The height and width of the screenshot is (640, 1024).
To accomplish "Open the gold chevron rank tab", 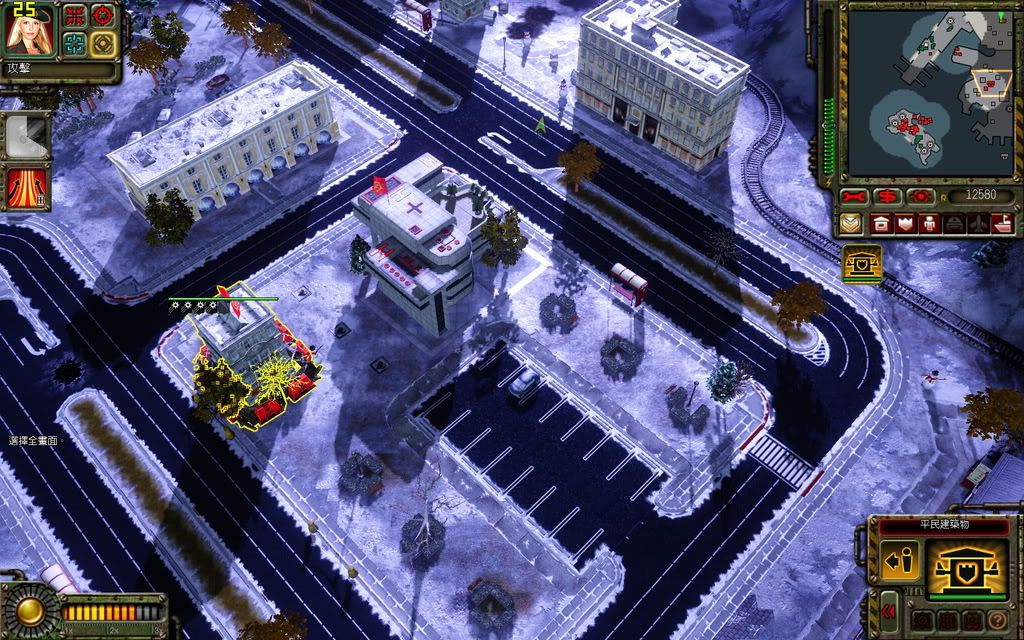I will [852, 223].
